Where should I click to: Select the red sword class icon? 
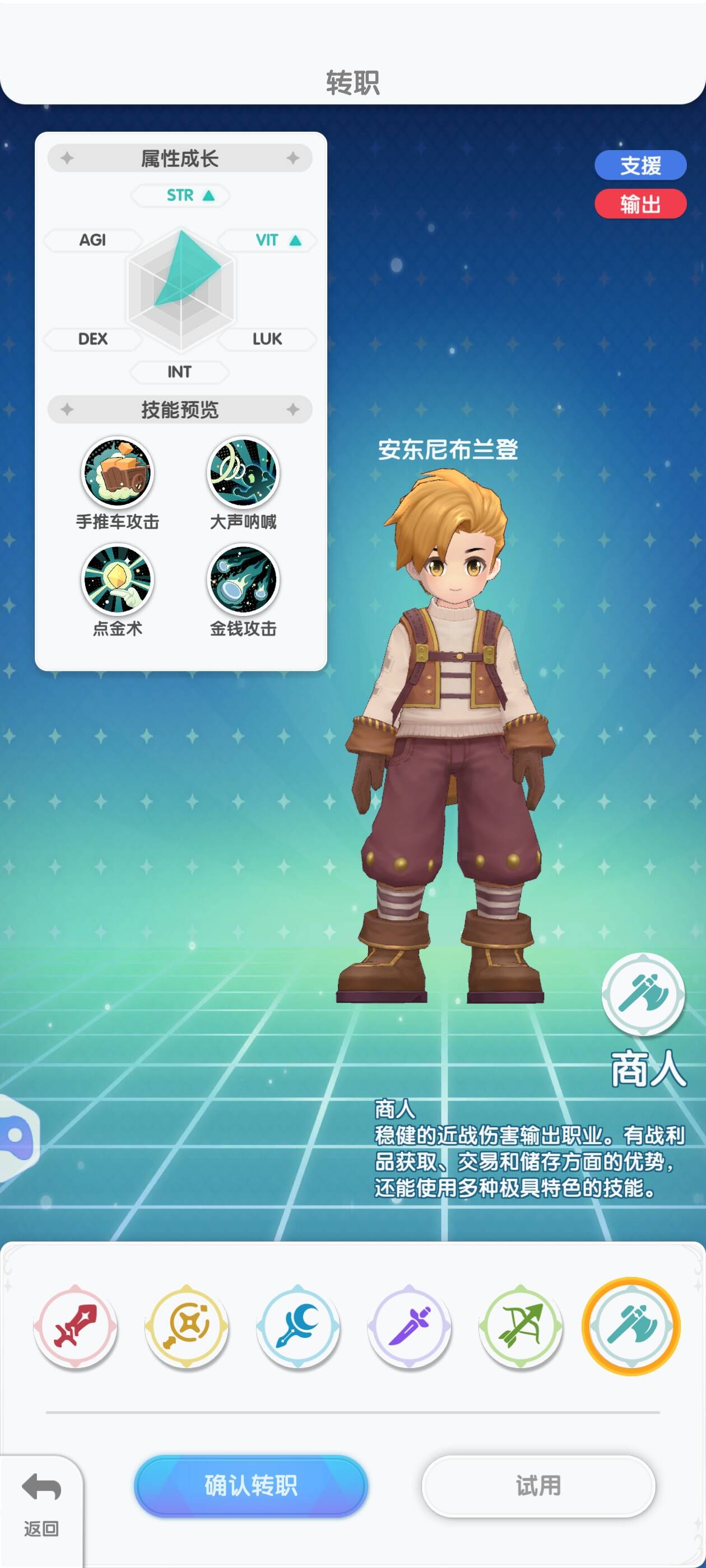click(75, 1327)
